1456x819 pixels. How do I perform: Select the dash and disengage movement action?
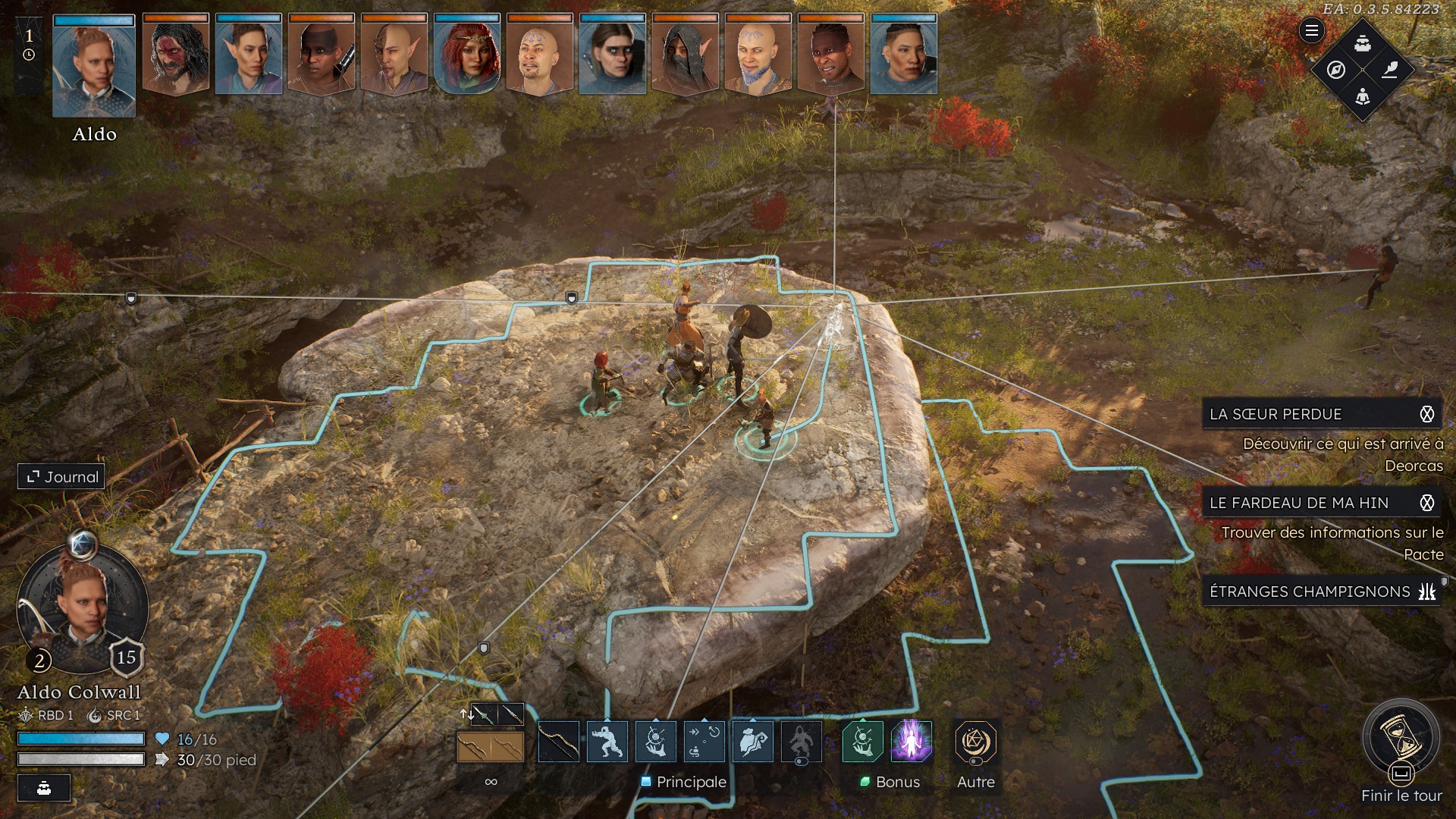pyautogui.click(x=704, y=742)
